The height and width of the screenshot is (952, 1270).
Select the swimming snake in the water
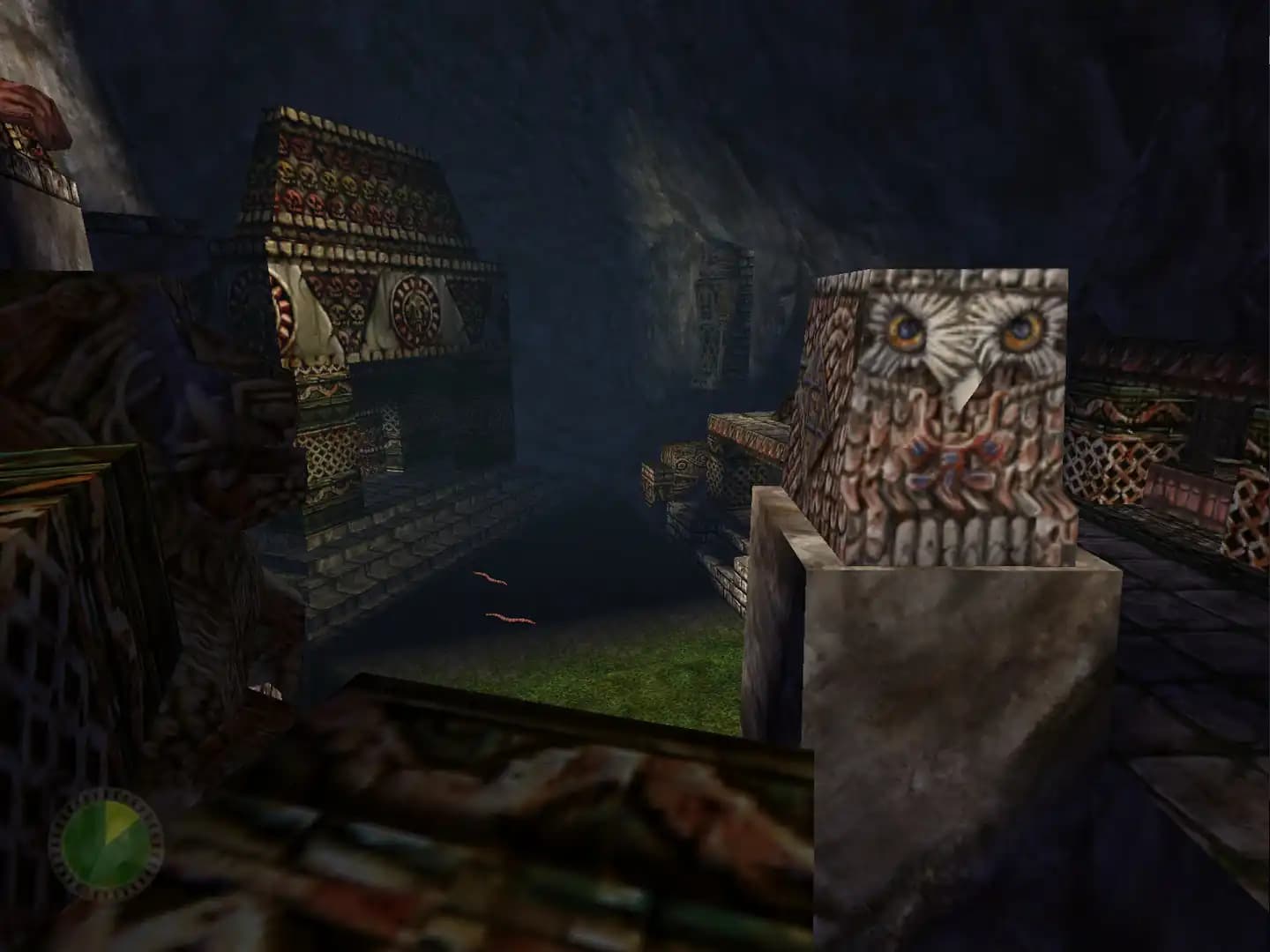click(x=490, y=577)
